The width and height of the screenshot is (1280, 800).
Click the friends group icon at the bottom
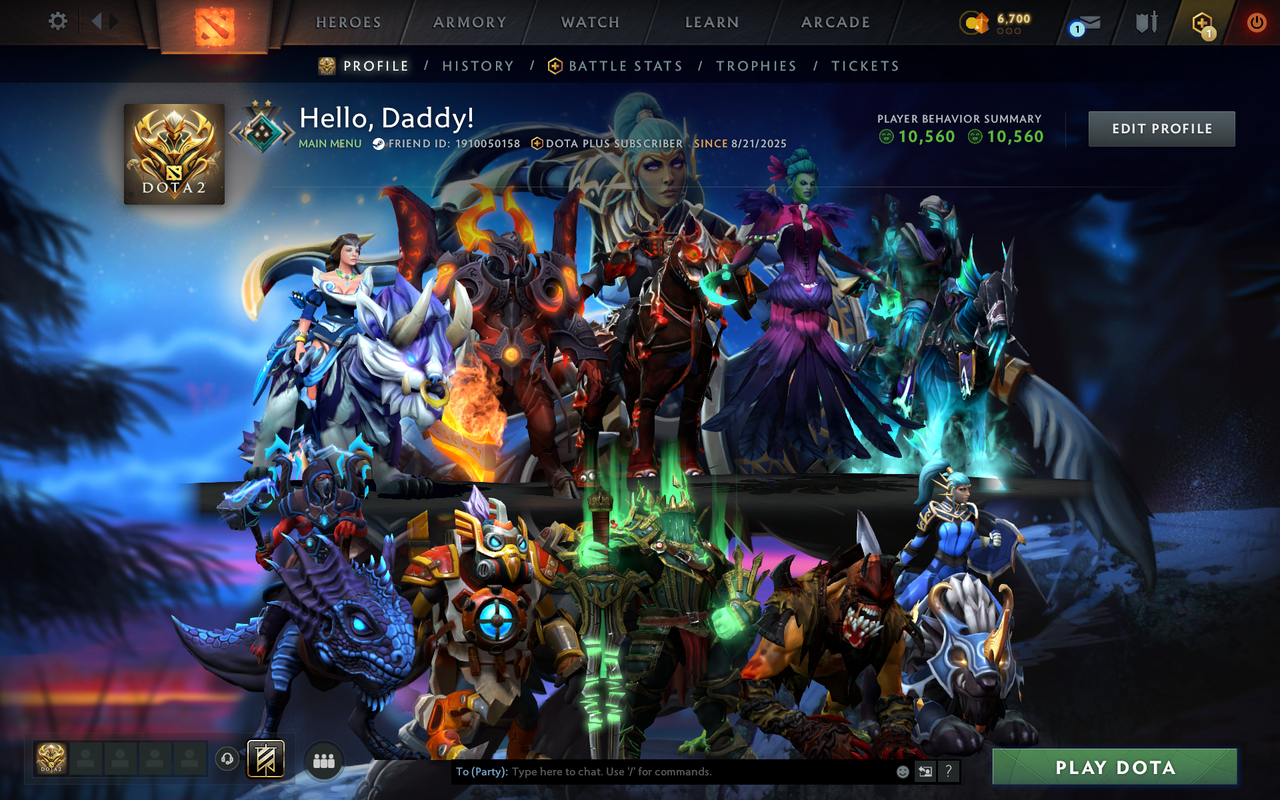323,760
